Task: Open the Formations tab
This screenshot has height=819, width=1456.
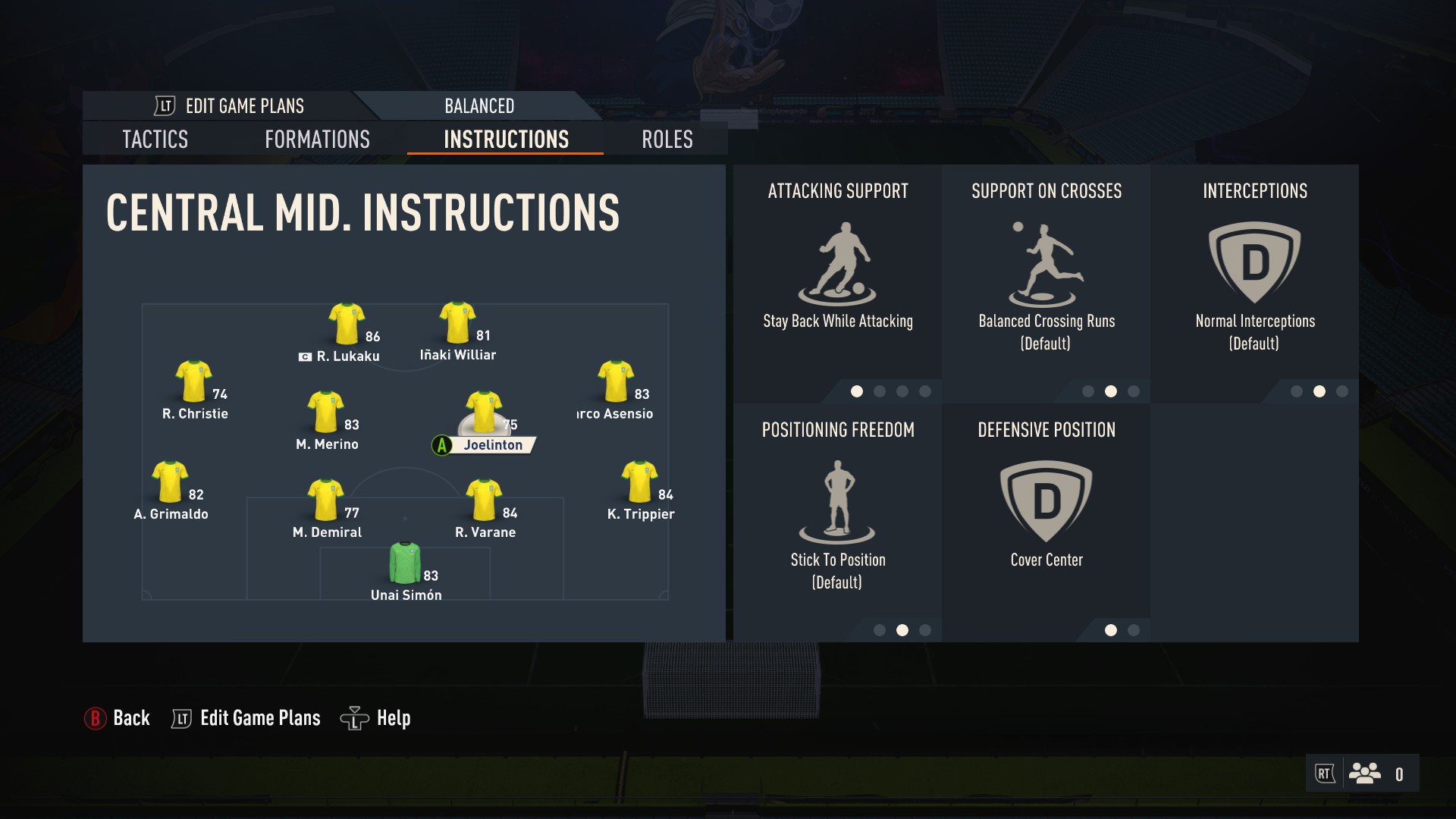Action: [x=317, y=140]
